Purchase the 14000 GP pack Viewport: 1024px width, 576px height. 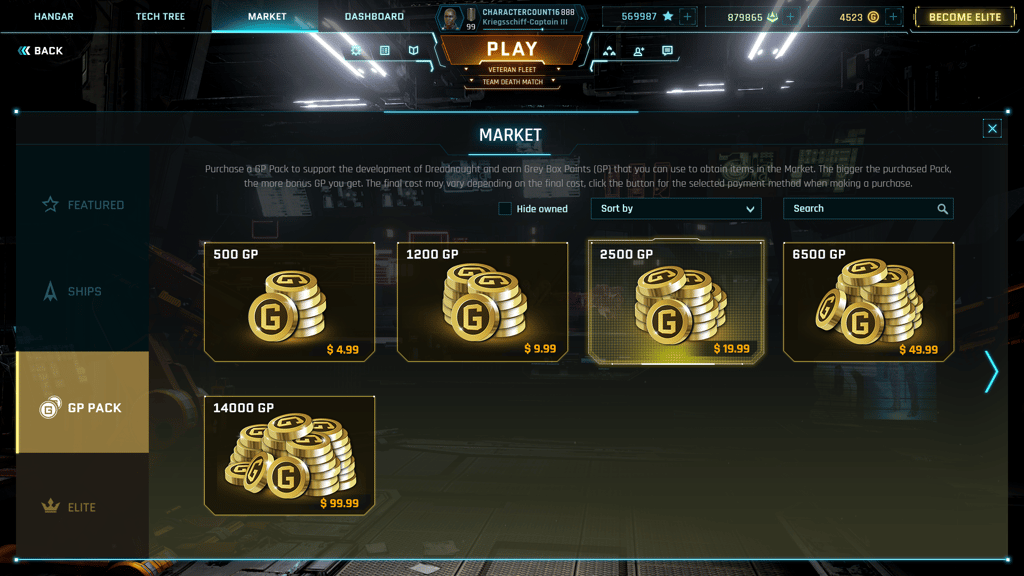pos(289,455)
